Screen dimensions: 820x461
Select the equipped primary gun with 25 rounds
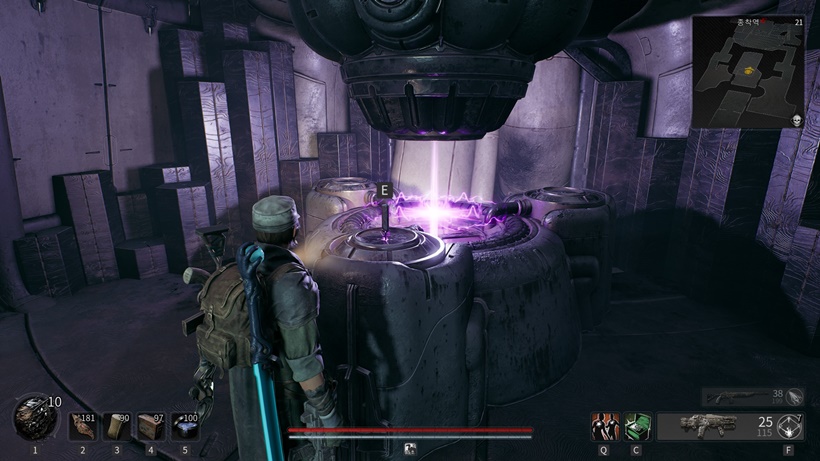[x=708, y=427]
